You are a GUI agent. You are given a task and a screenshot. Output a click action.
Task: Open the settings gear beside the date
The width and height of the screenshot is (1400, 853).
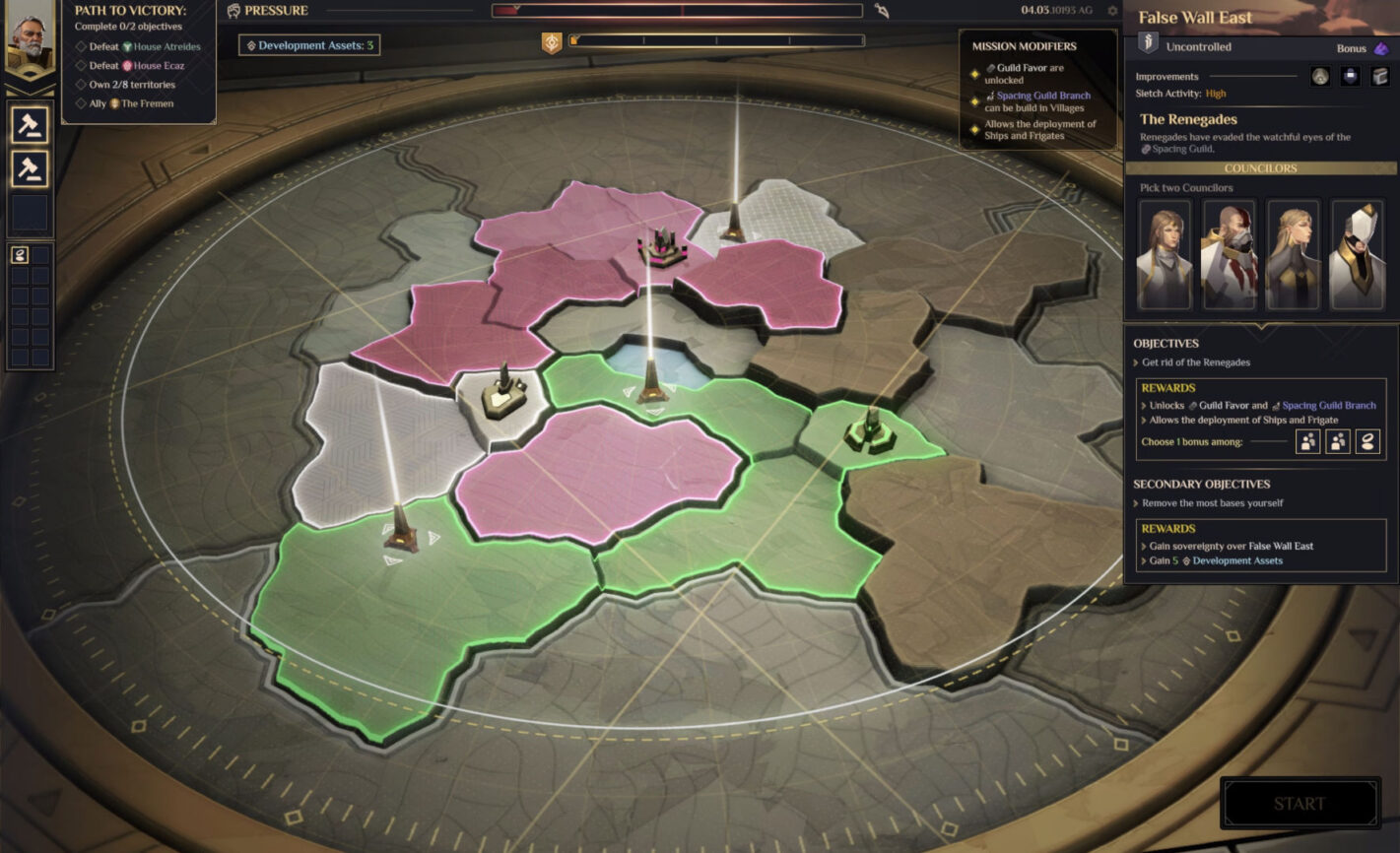[x=1112, y=11]
